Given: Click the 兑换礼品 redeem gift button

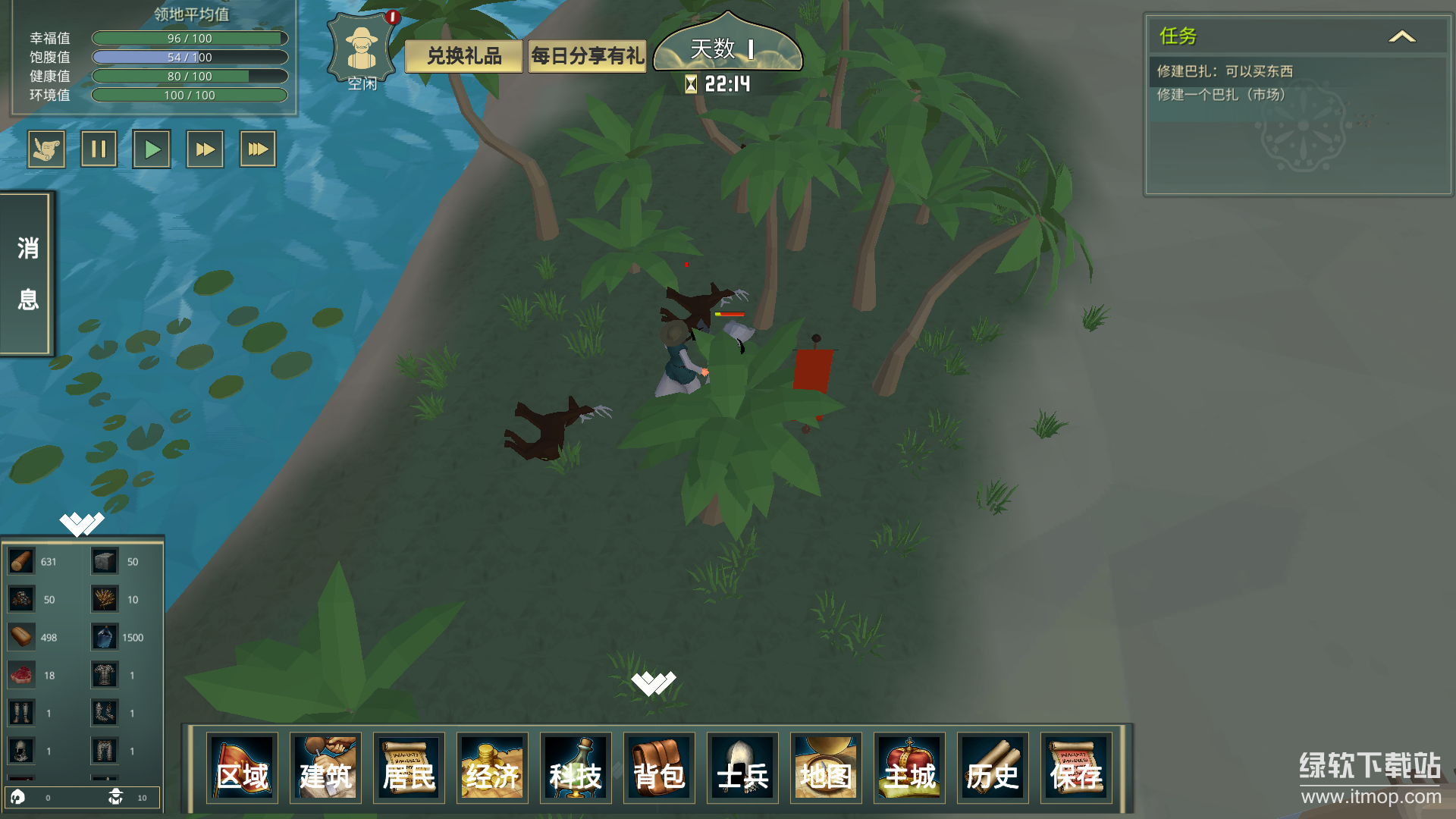Looking at the screenshot, I should pos(464,56).
